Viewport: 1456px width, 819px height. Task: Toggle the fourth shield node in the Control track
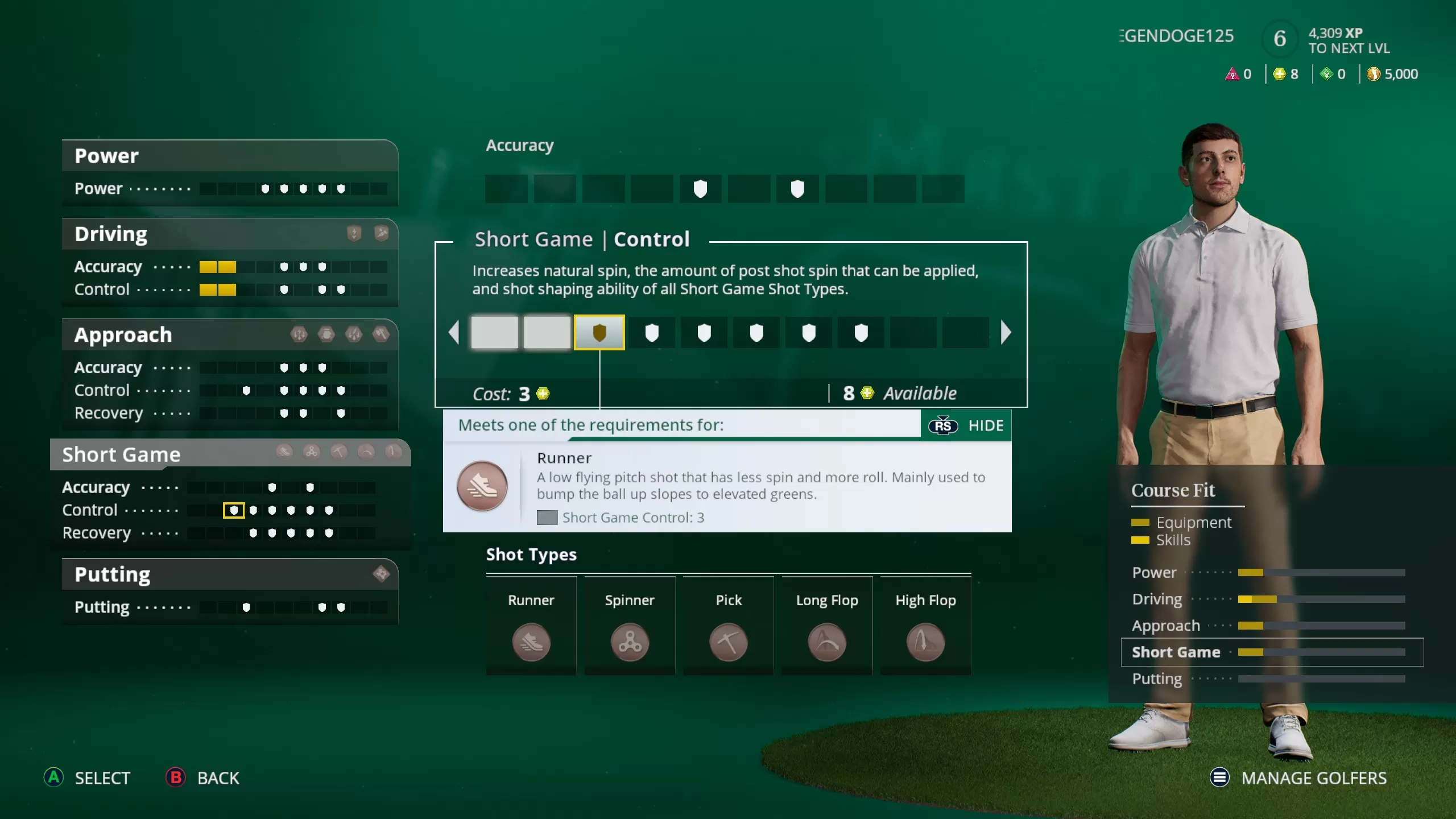click(x=652, y=333)
